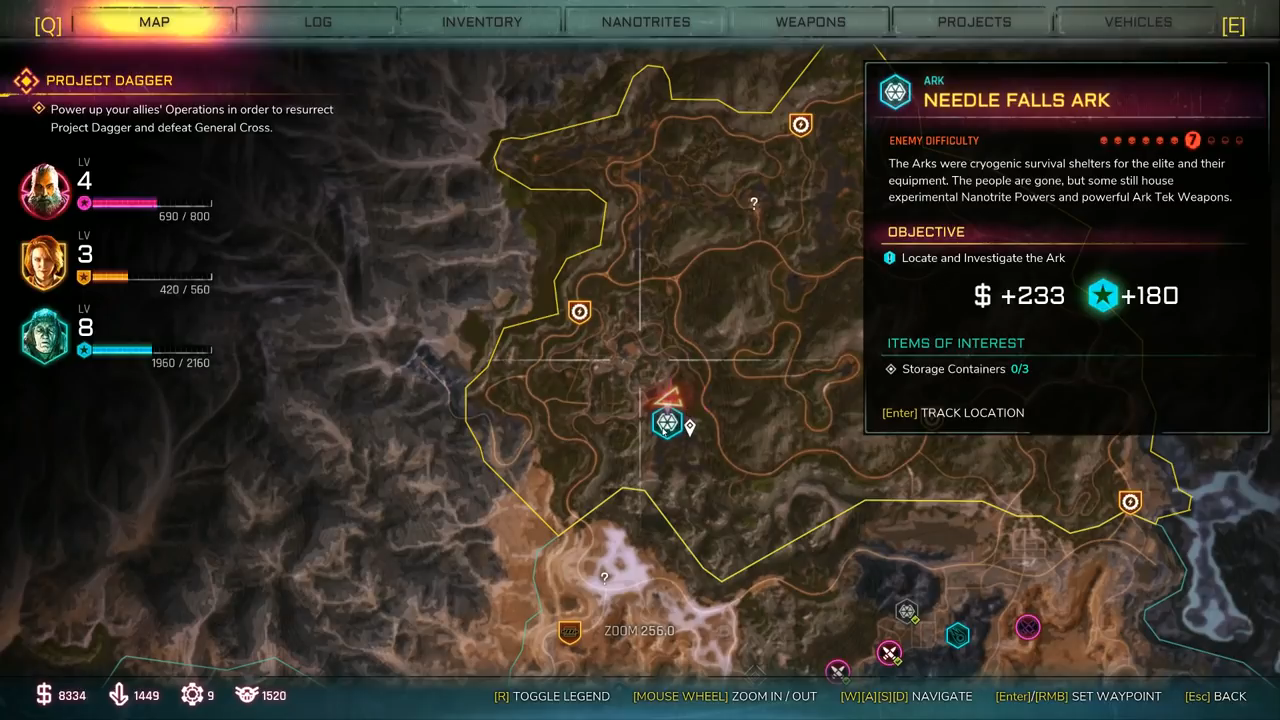Go to the Weapons tab

(810, 22)
